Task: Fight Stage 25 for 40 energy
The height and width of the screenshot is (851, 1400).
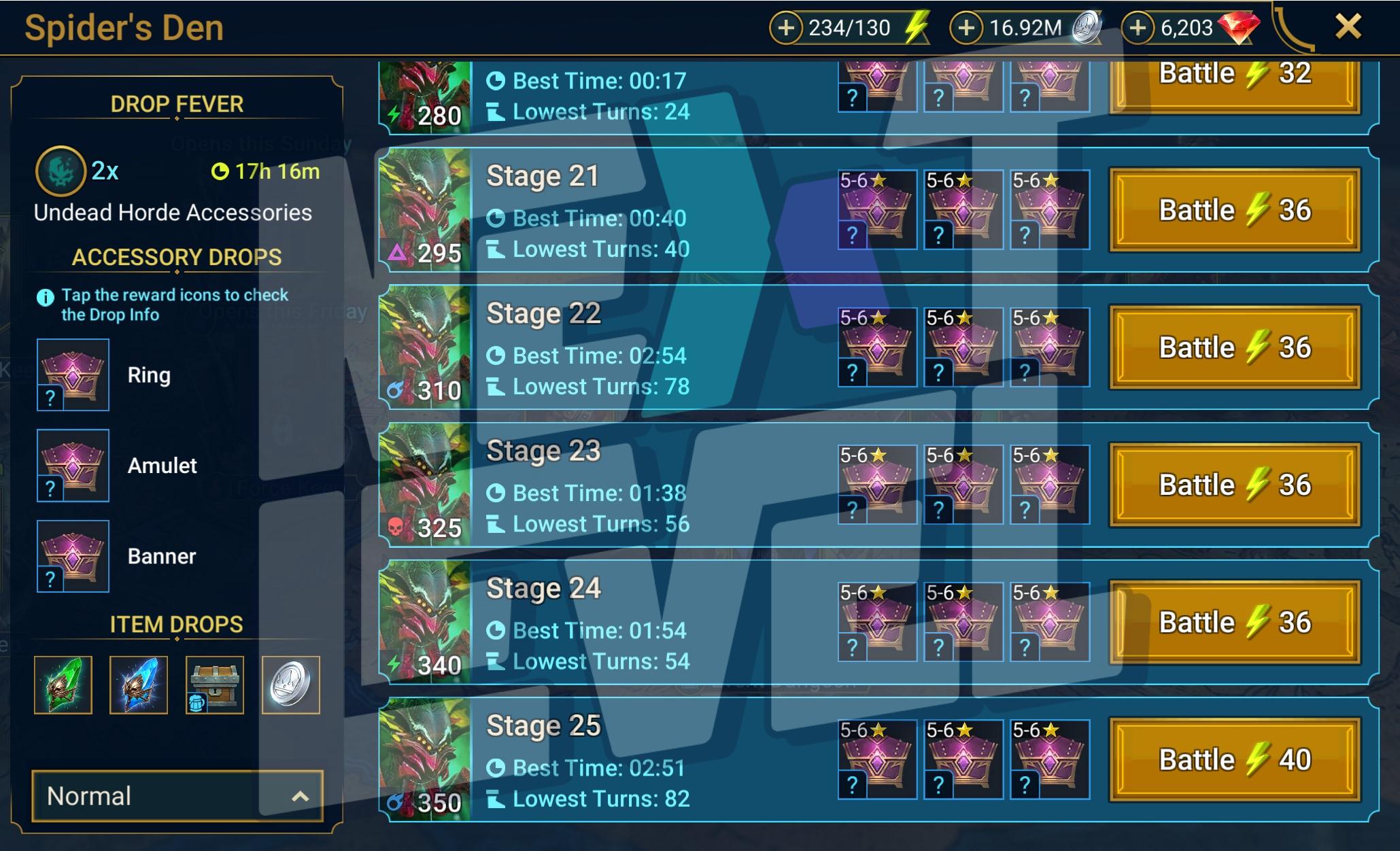Action: click(x=1234, y=759)
